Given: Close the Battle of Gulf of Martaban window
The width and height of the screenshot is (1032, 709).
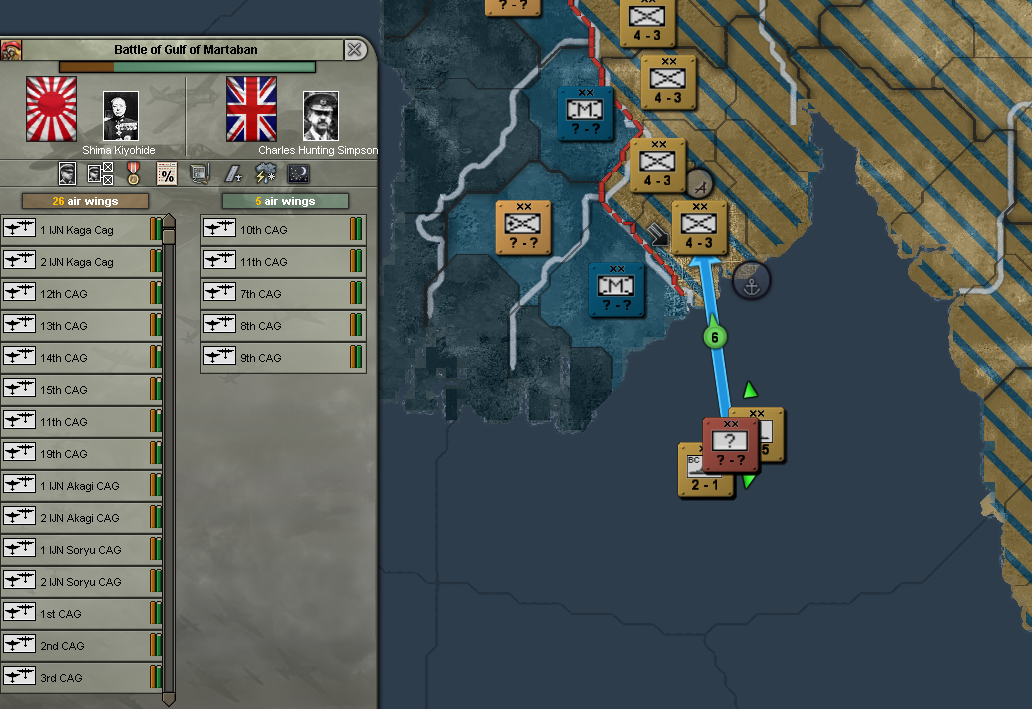Looking at the screenshot, I should click(x=354, y=49).
